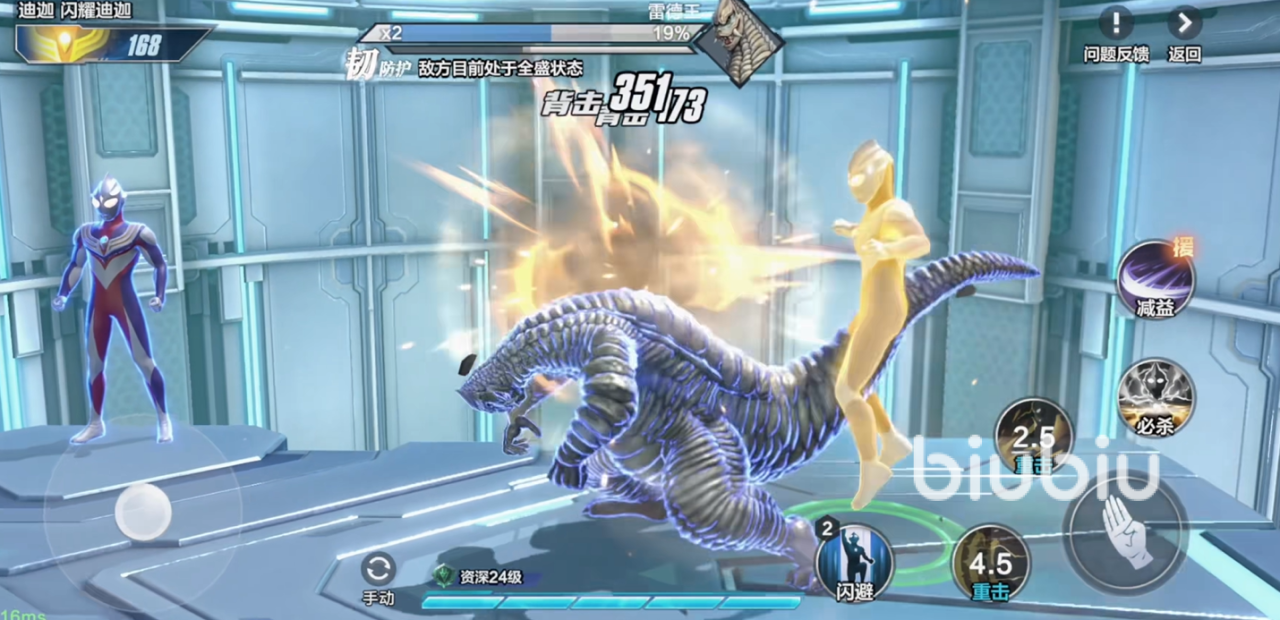Click the 返回 back arrow button

pos(1184,23)
